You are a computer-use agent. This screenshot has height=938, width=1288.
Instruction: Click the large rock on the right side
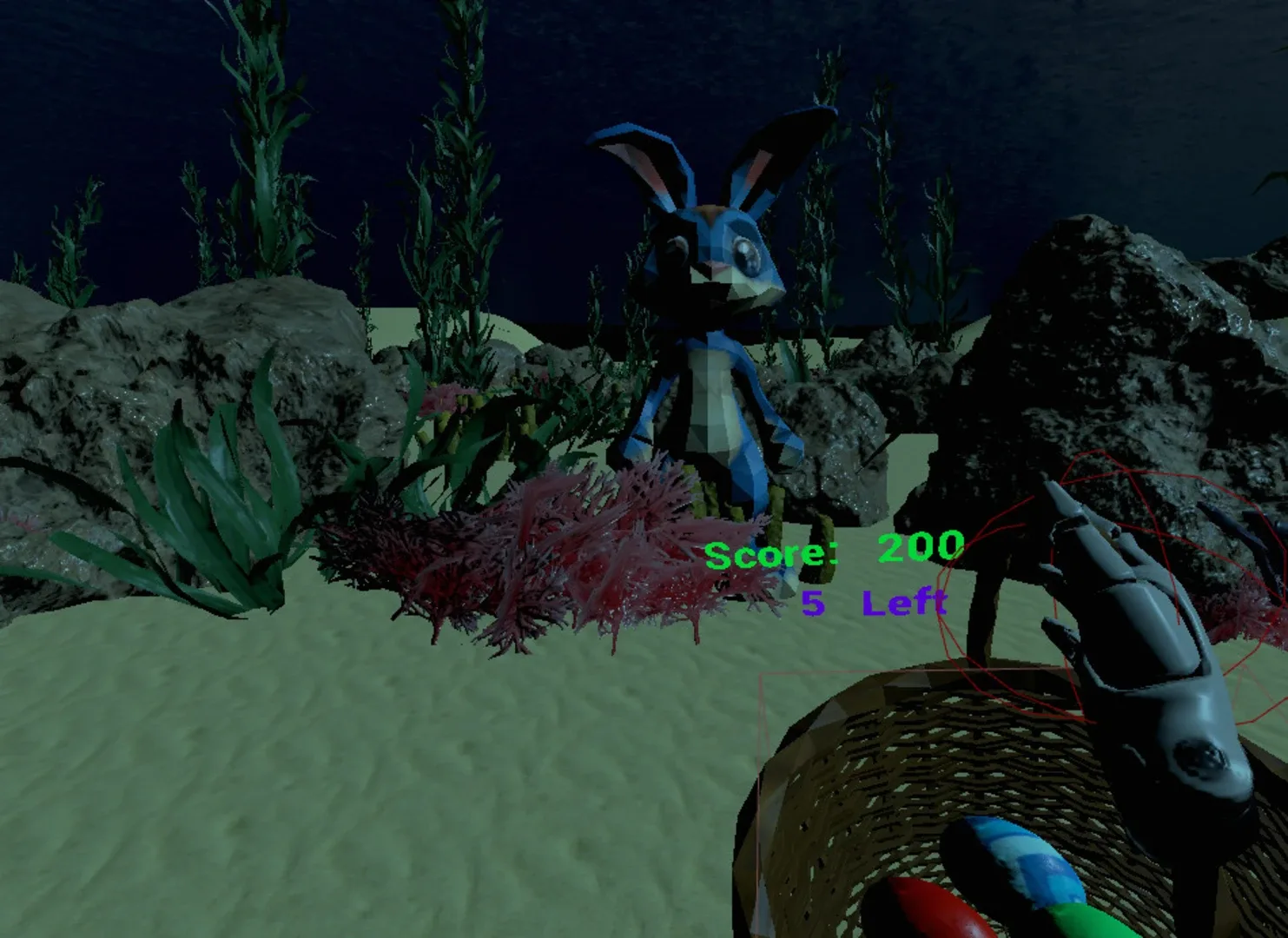1112,347
